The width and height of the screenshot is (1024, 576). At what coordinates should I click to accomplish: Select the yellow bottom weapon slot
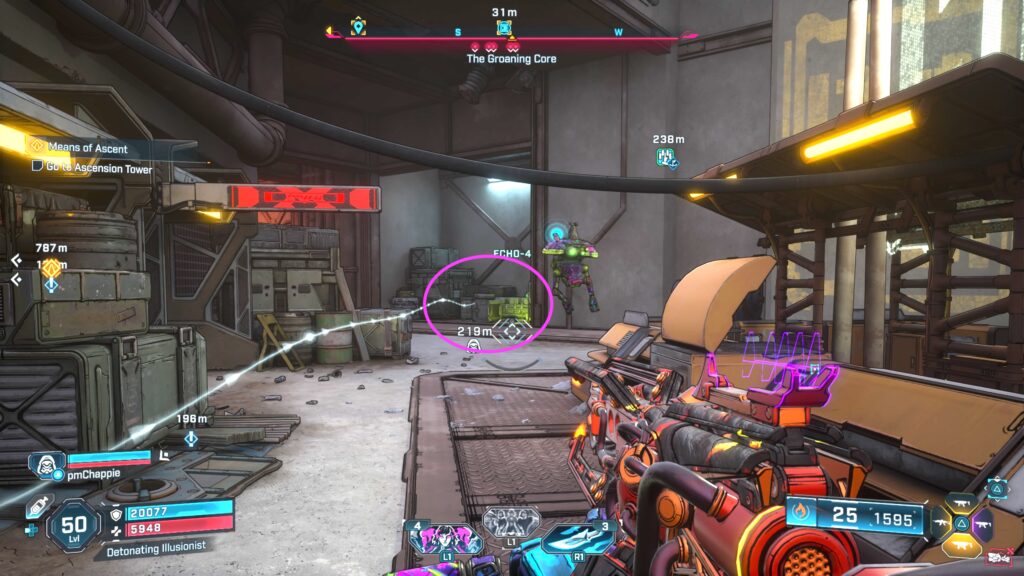[959, 543]
